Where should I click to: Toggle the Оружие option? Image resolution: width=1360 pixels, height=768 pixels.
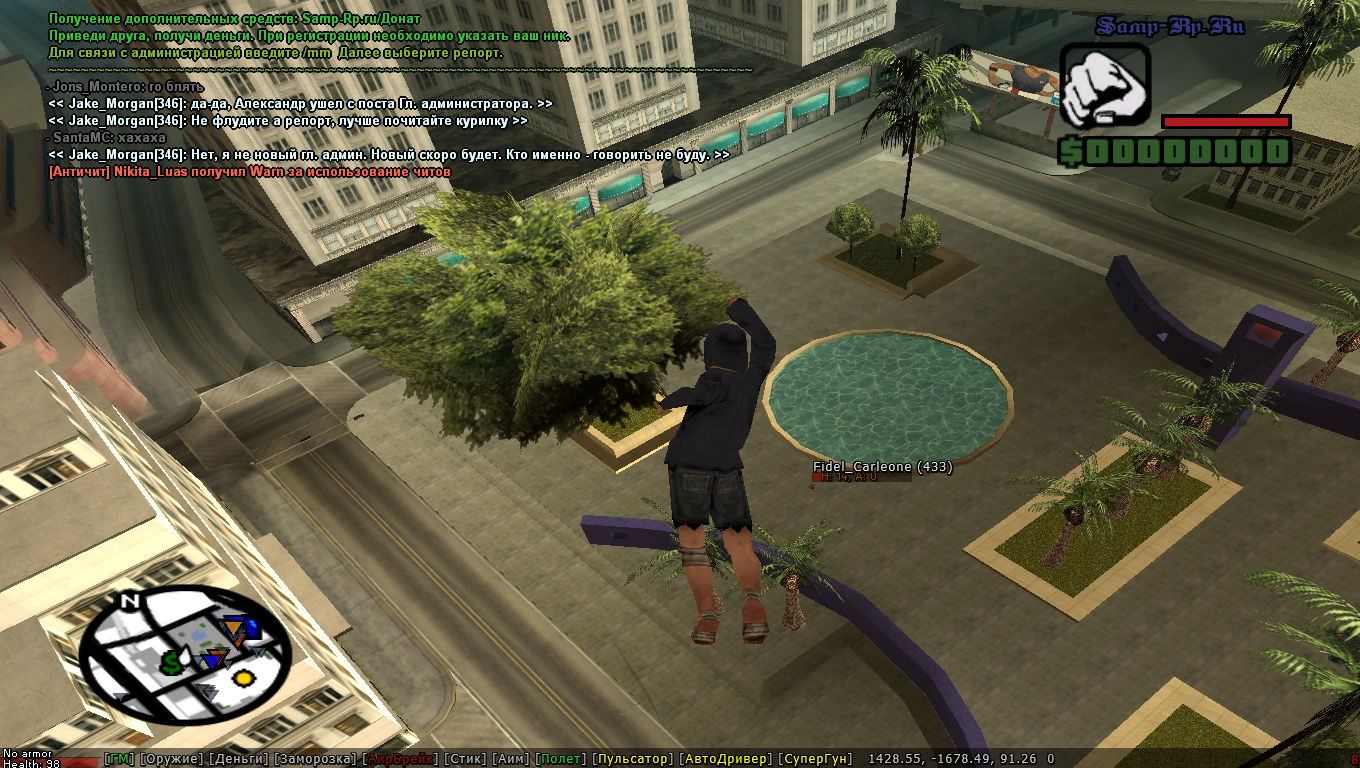[171, 759]
